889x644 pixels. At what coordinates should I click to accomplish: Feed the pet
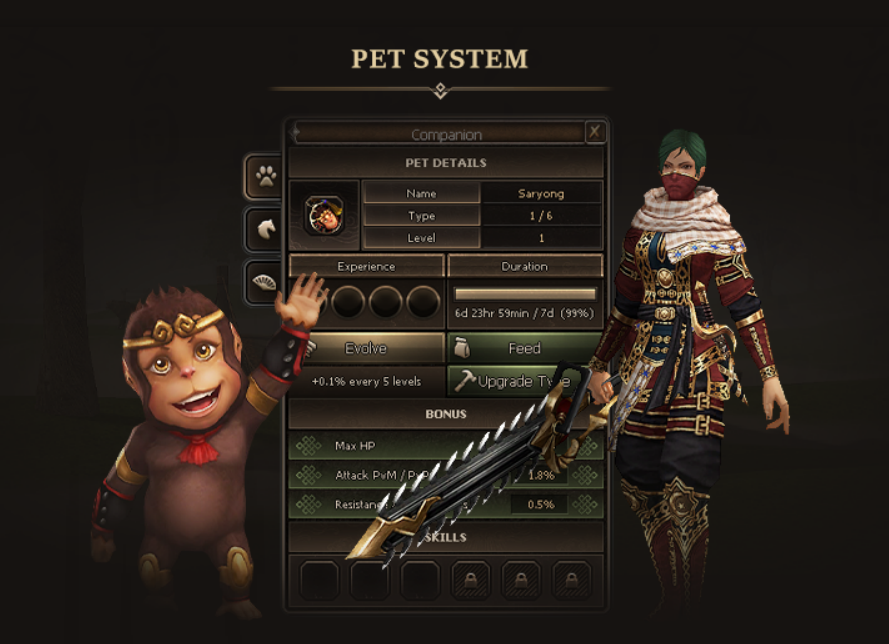[524, 348]
